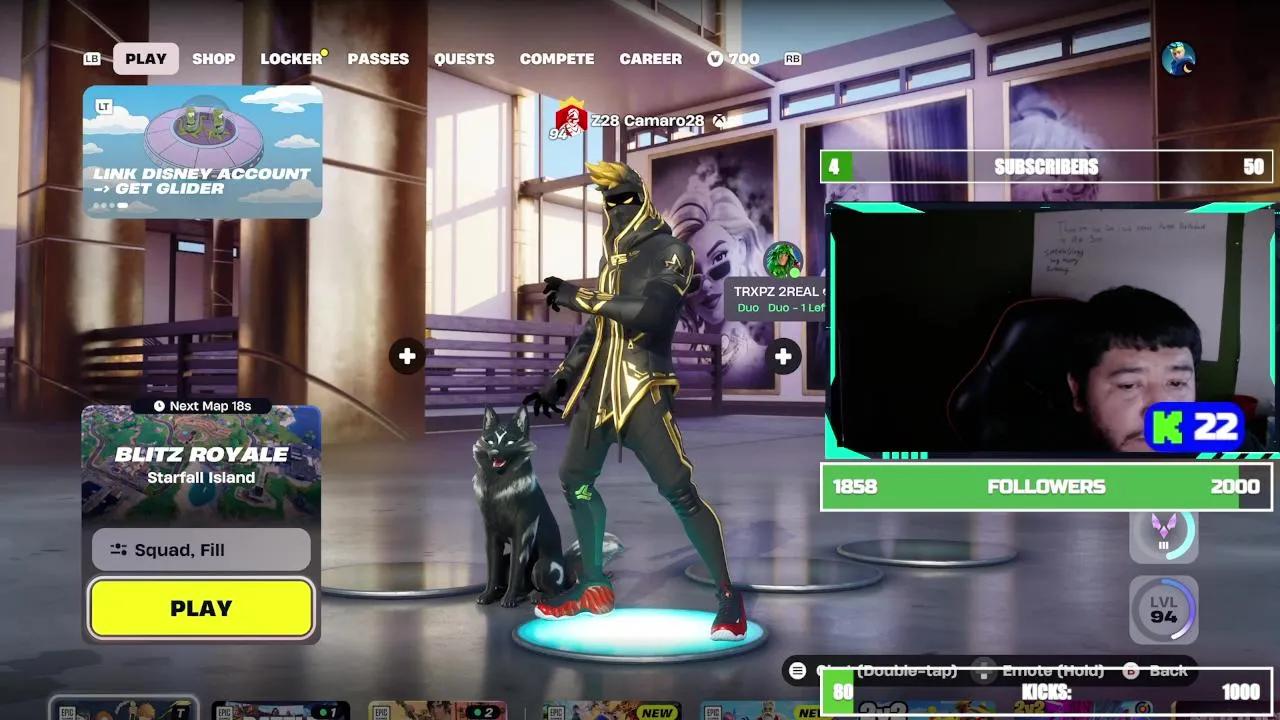Viewport: 1280px width, 720px height.
Task: Open the Squad, Fill mode selector
Action: click(x=200, y=550)
